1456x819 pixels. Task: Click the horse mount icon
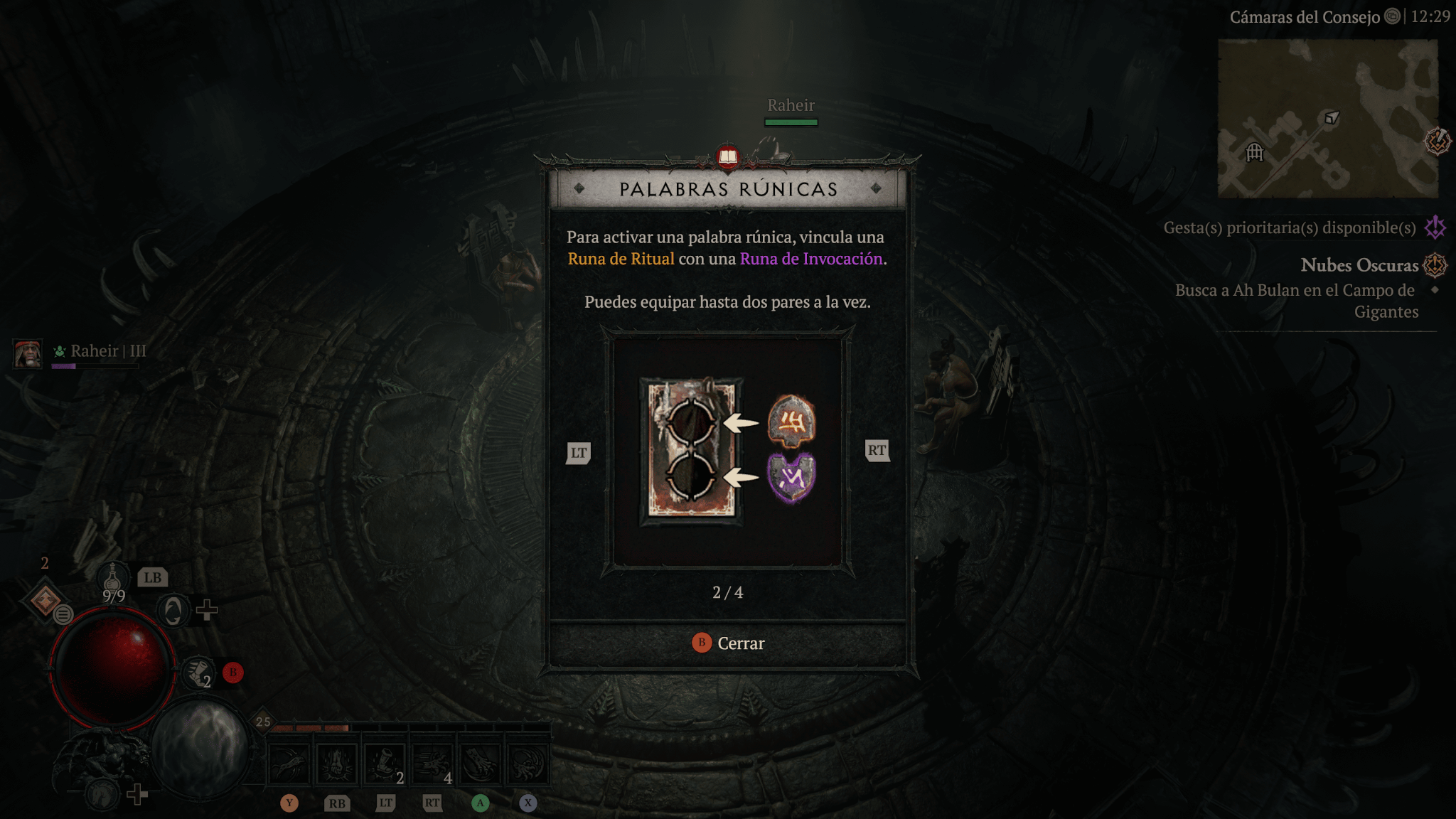pyautogui.click(x=102, y=792)
